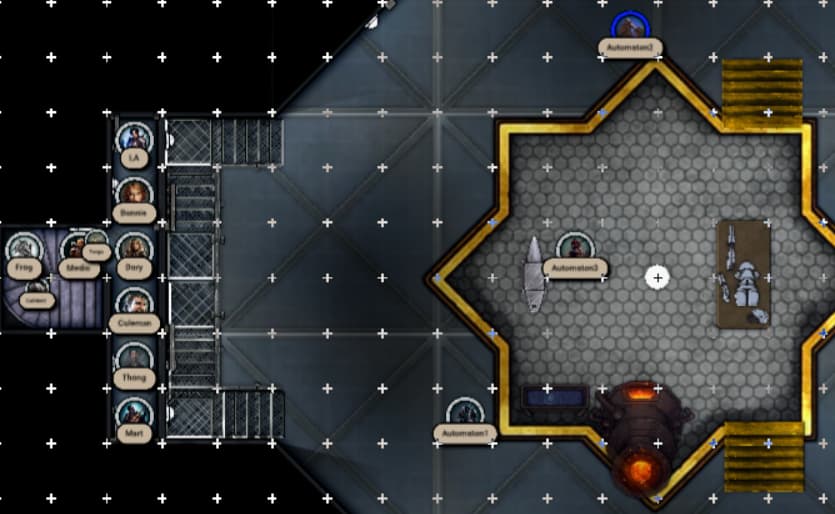Select the Mart character token

tap(133, 413)
